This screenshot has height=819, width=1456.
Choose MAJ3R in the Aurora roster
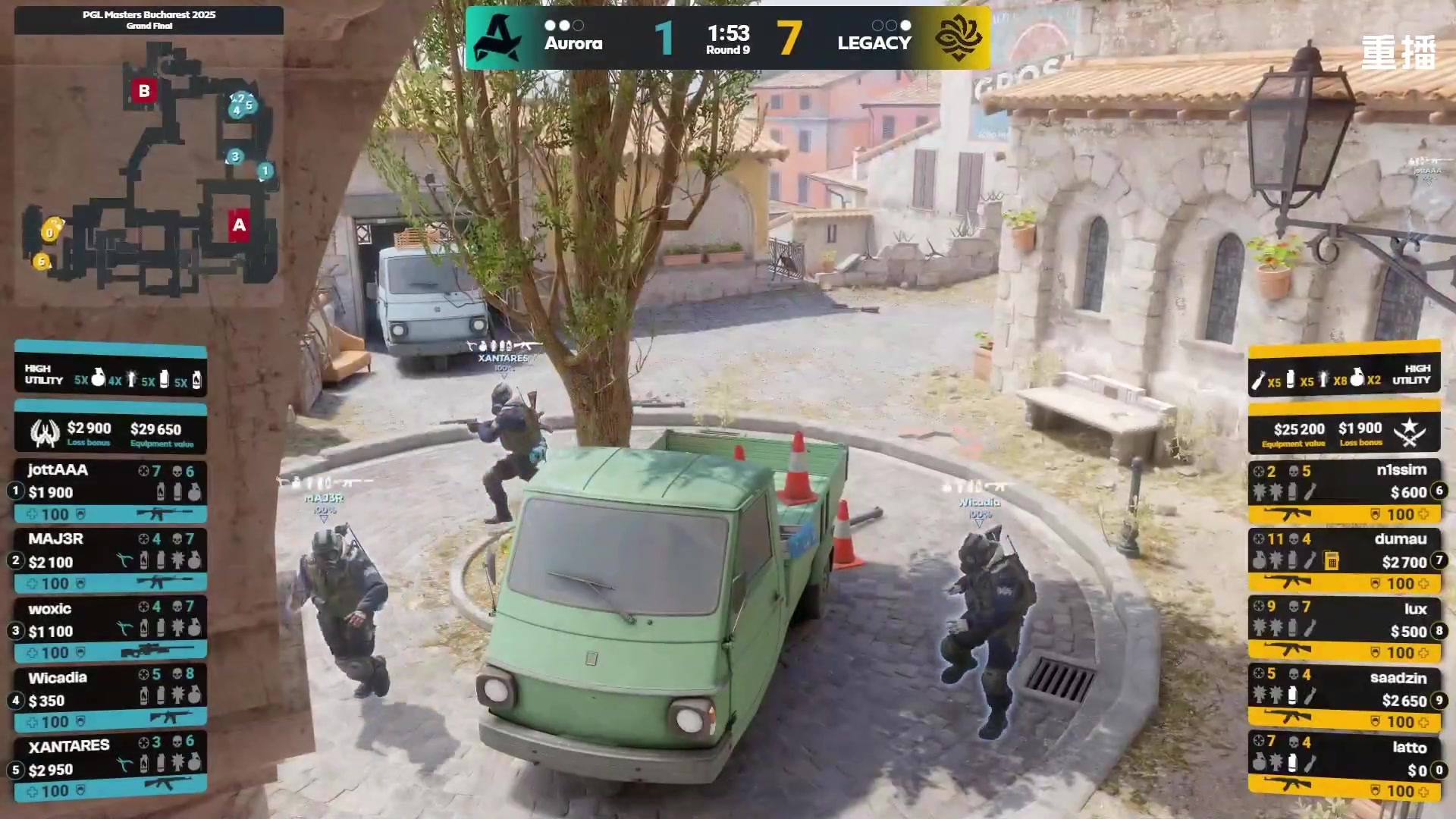[110, 560]
